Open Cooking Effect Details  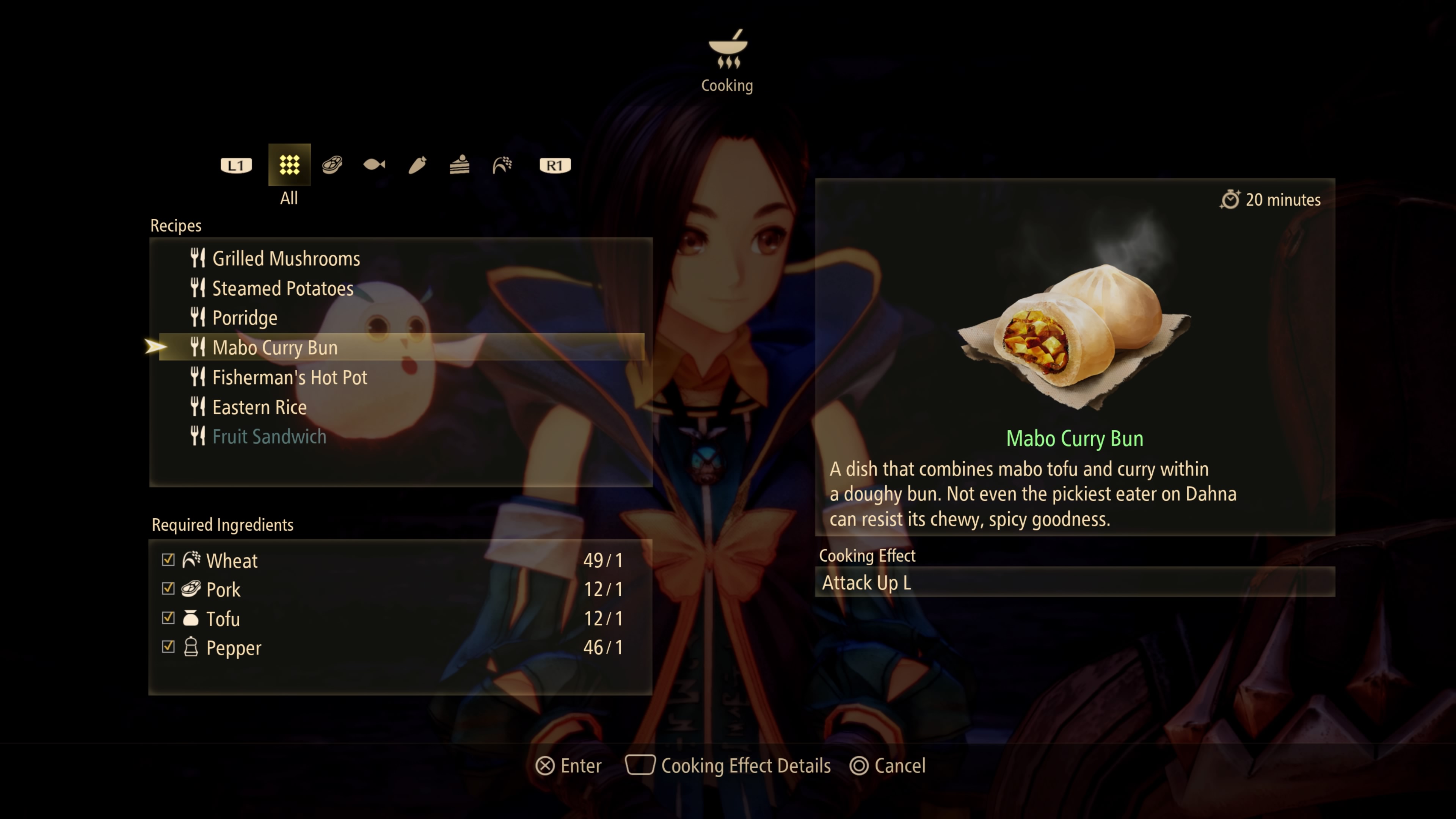pyautogui.click(x=746, y=765)
